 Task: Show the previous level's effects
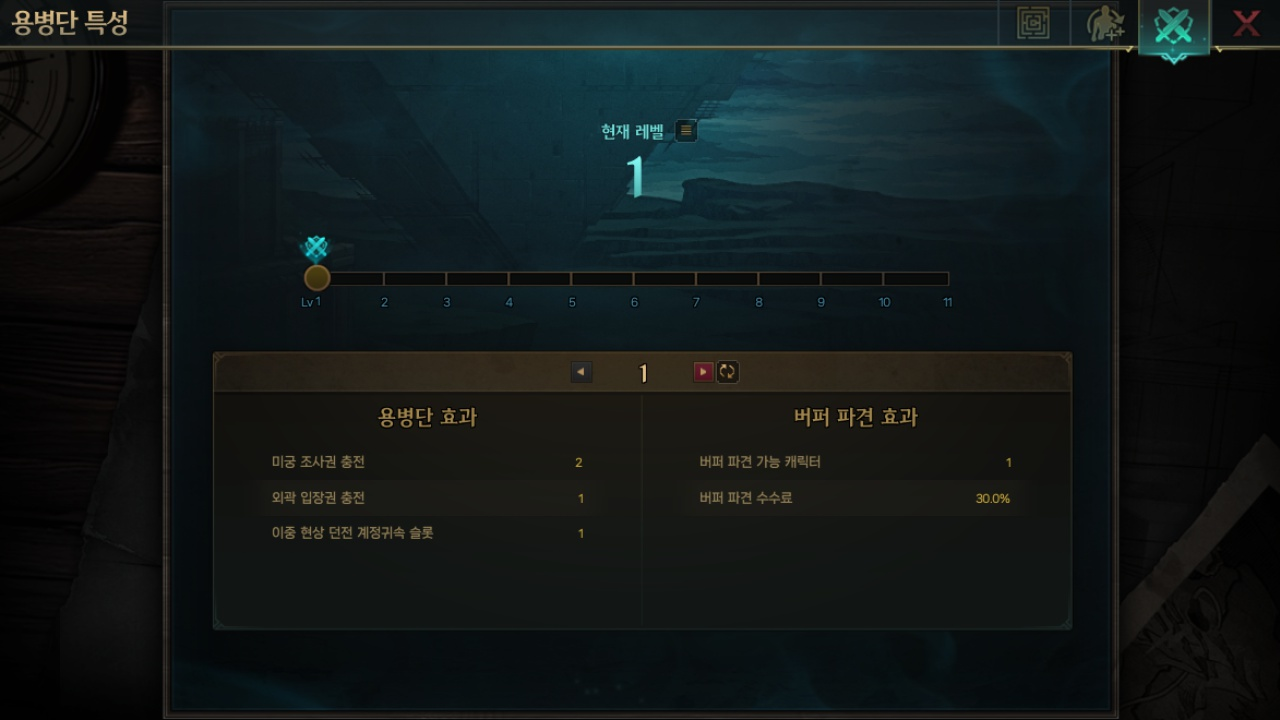coord(581,372)
